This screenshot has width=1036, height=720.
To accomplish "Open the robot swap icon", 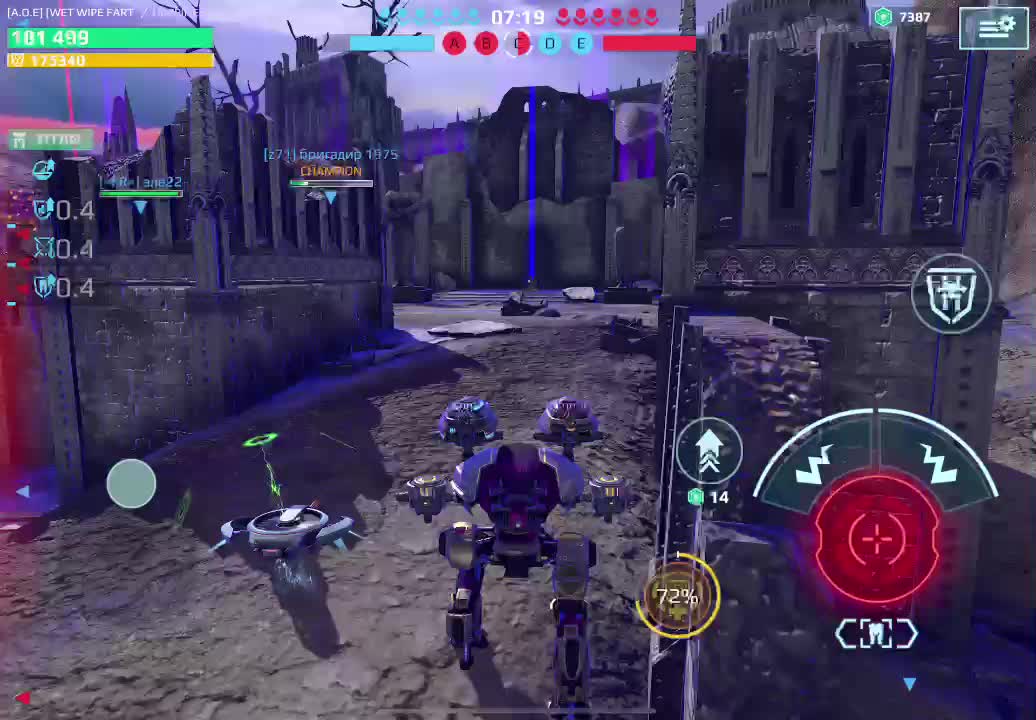I will [951, 293].
